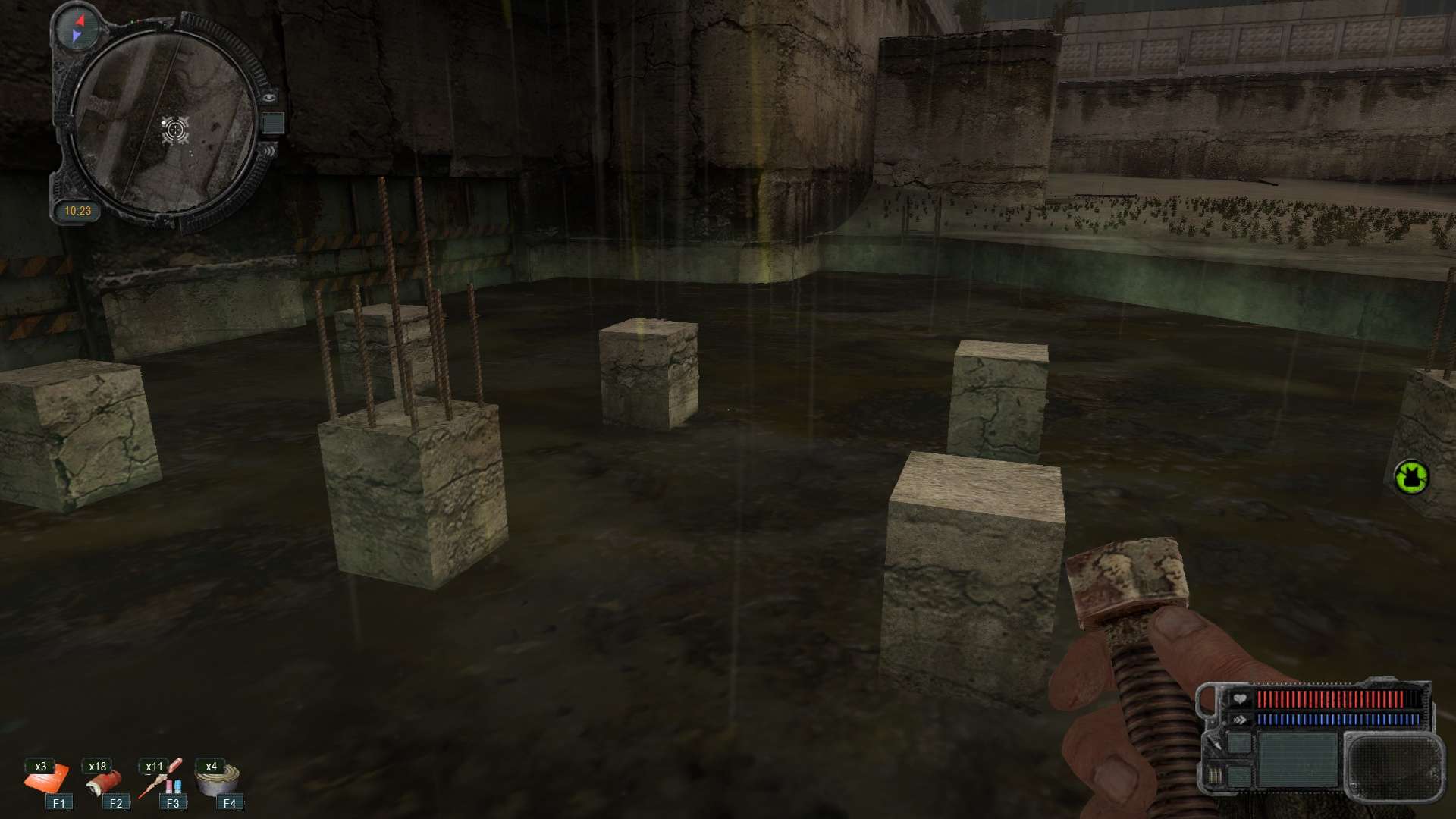Click the small square indicator beside the eye icon

tap(272, 122)
